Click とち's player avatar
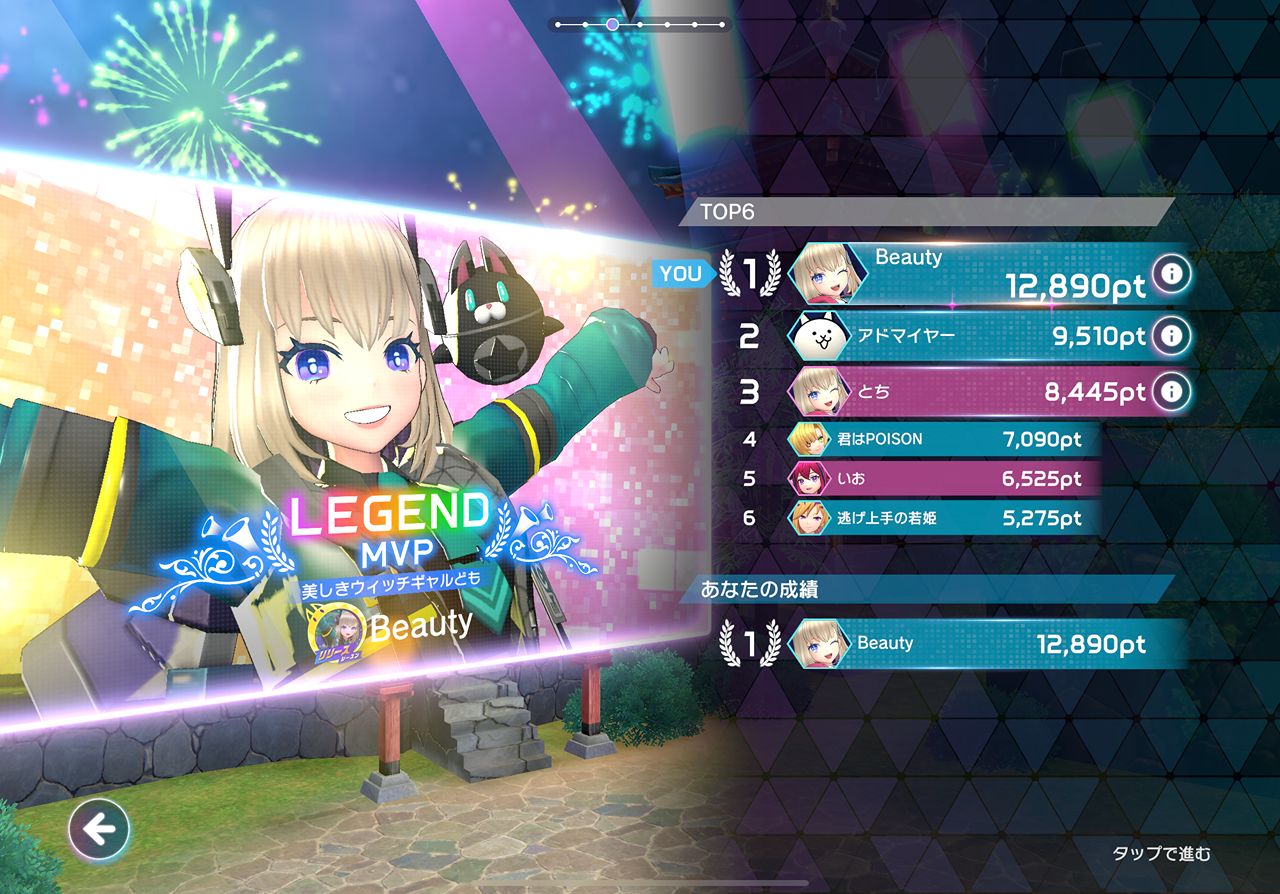The width and height of the screenshot is (1280, 894). tap(821, 392)
